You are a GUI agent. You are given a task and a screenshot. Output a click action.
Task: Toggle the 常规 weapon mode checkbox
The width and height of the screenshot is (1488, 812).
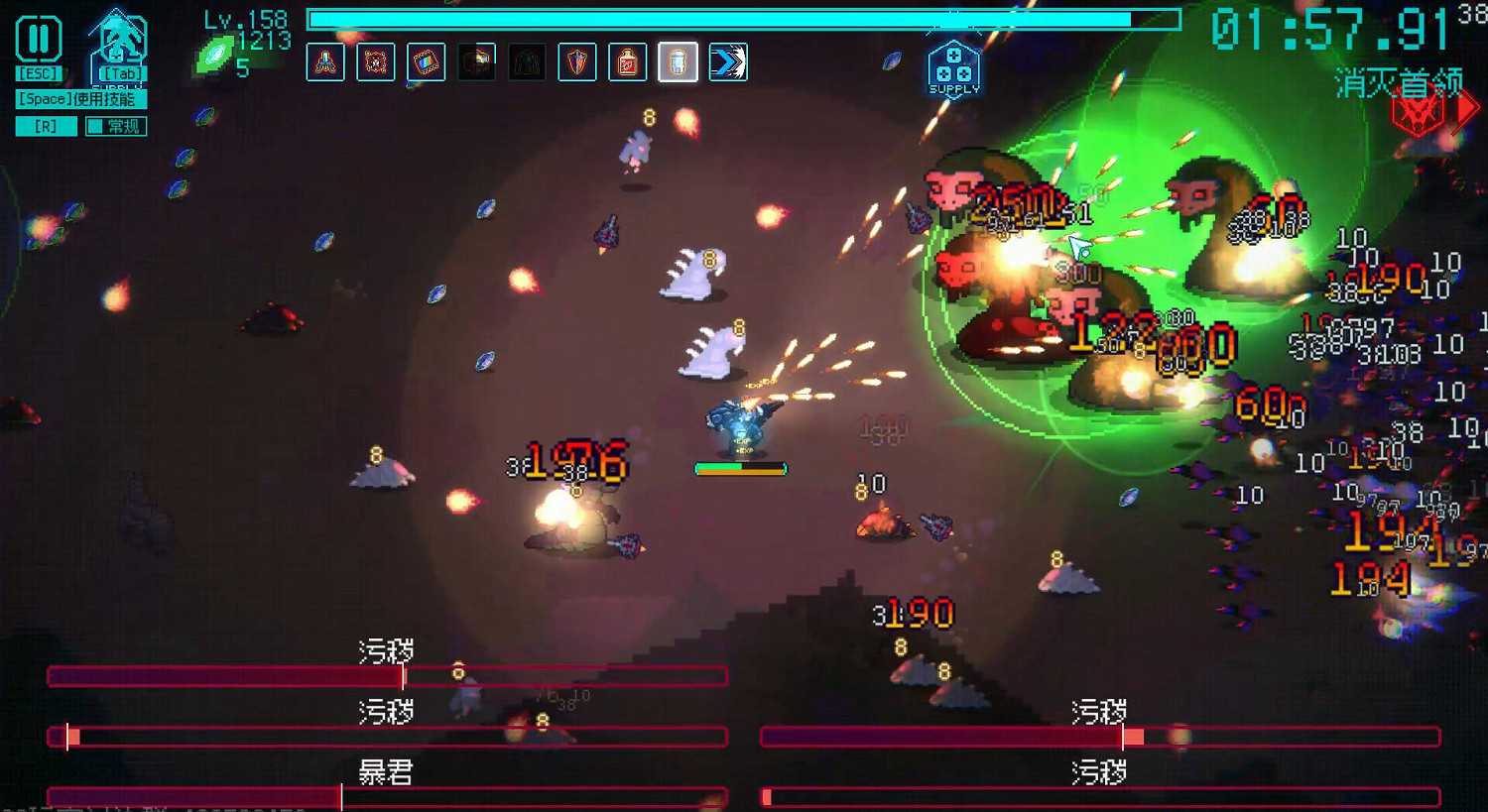(x=115, y=126)
